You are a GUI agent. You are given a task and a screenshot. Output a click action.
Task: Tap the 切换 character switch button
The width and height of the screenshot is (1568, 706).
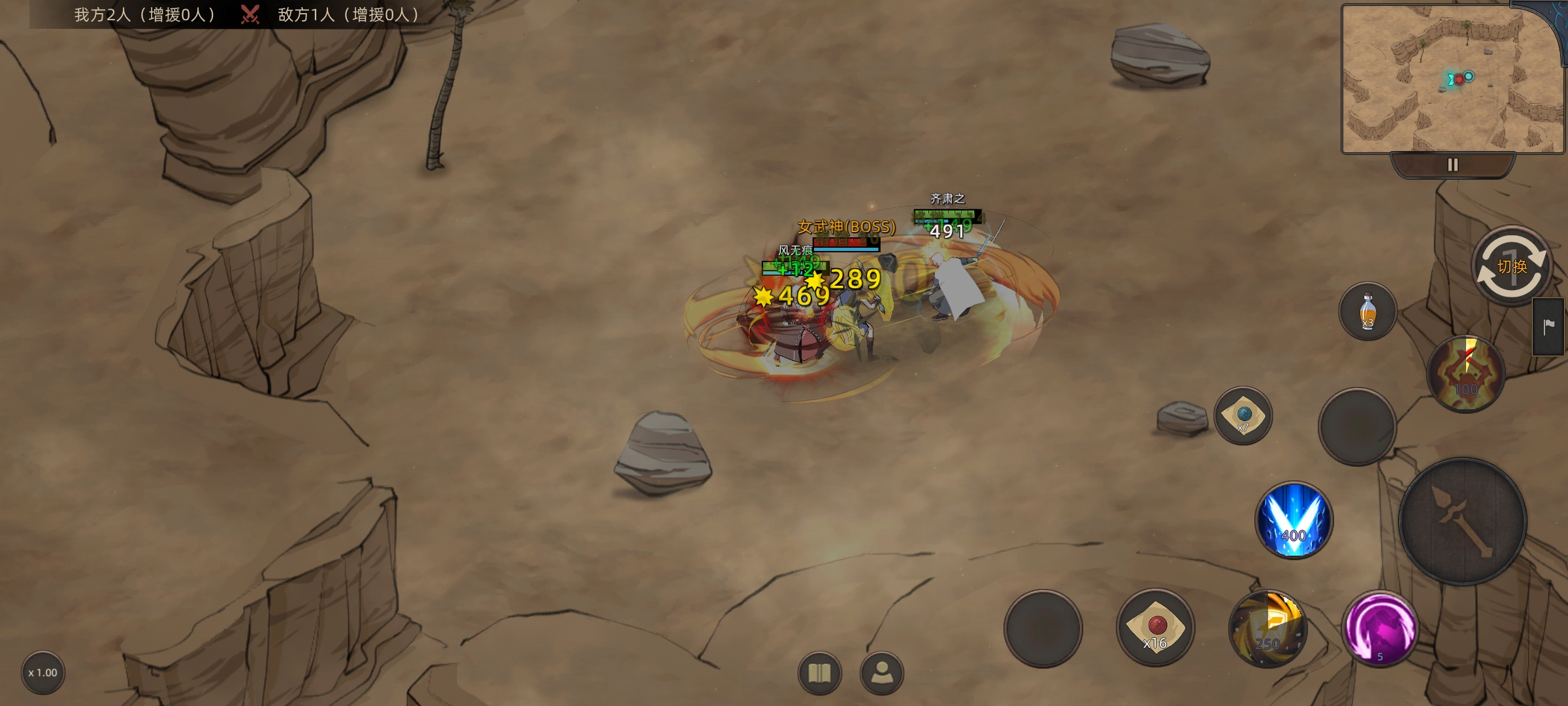pos(1511,266)
